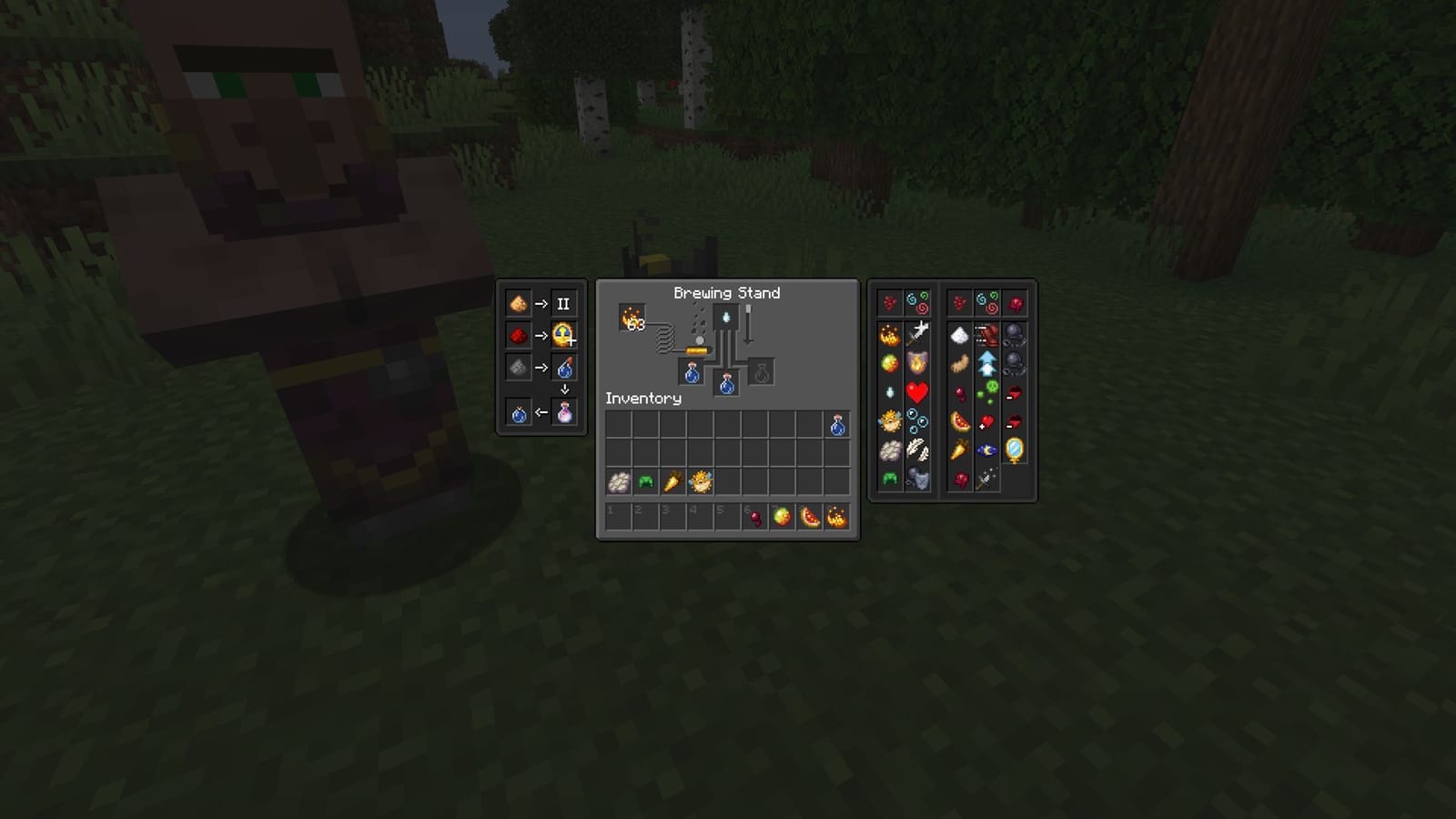Click the glowstone dust potency upgrade hint

(x=517, y=303)
